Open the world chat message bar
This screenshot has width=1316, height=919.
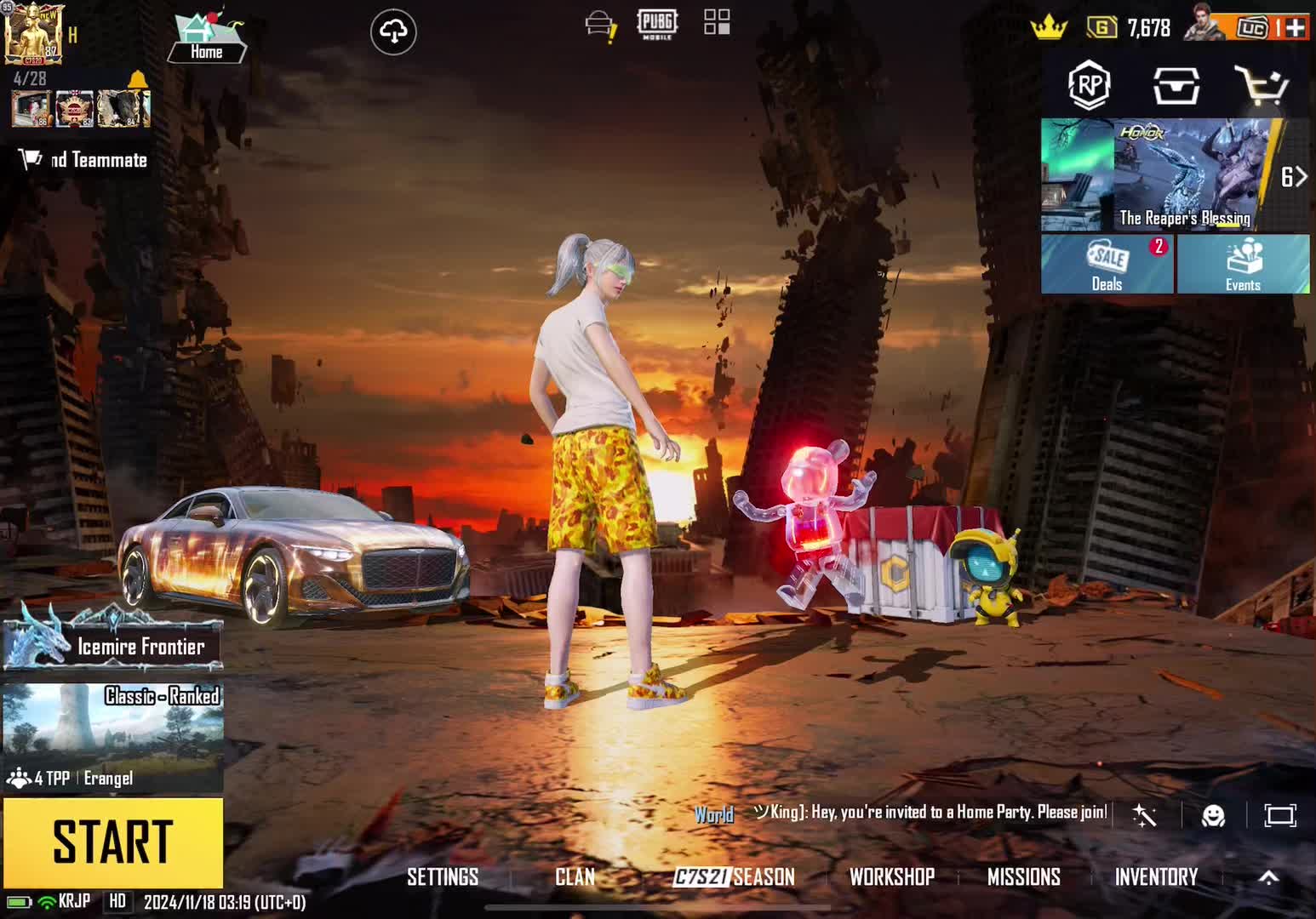click(x=928, y=813)
